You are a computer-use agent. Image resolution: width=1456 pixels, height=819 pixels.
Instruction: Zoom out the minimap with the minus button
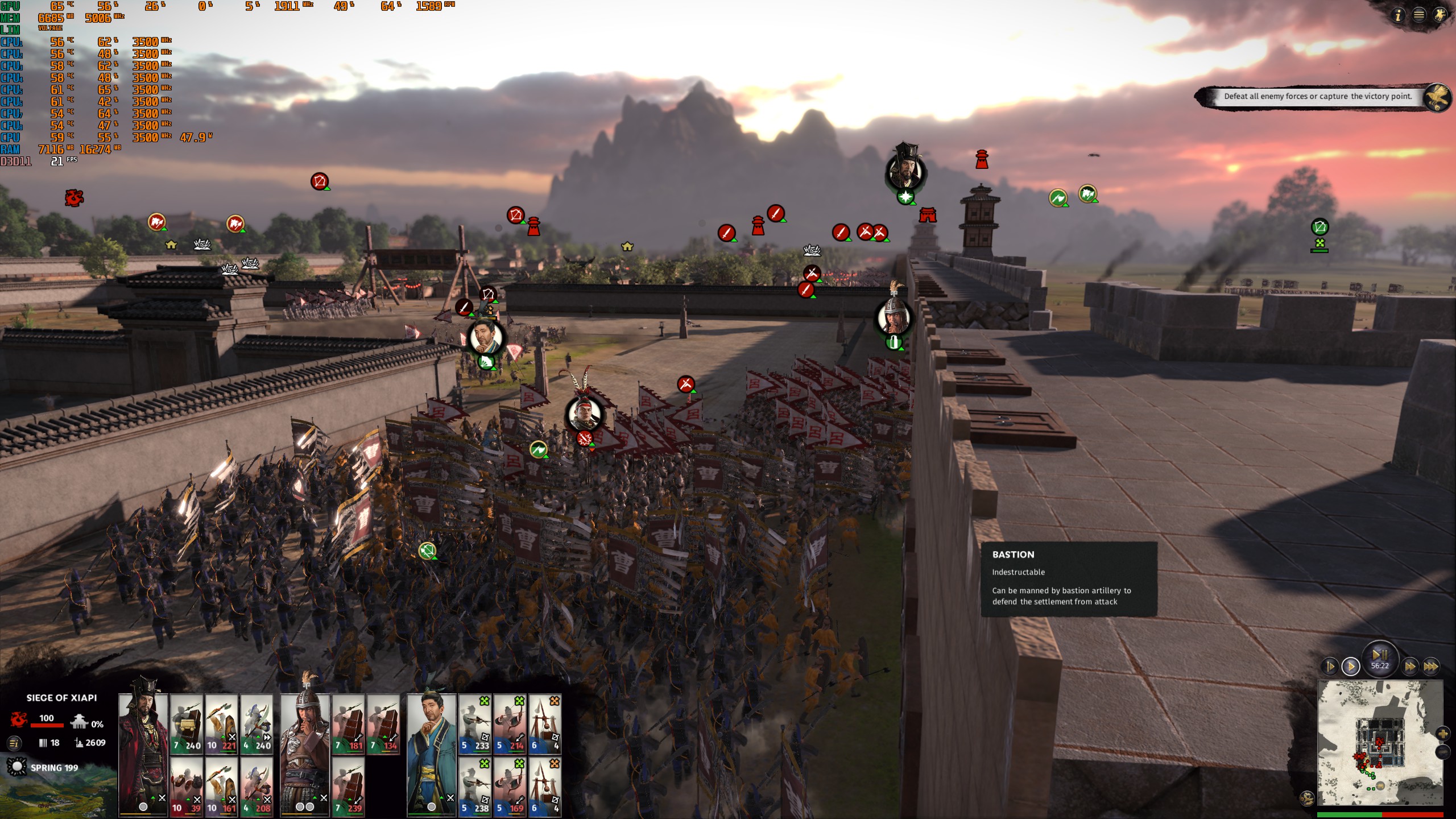[1442, 752]
